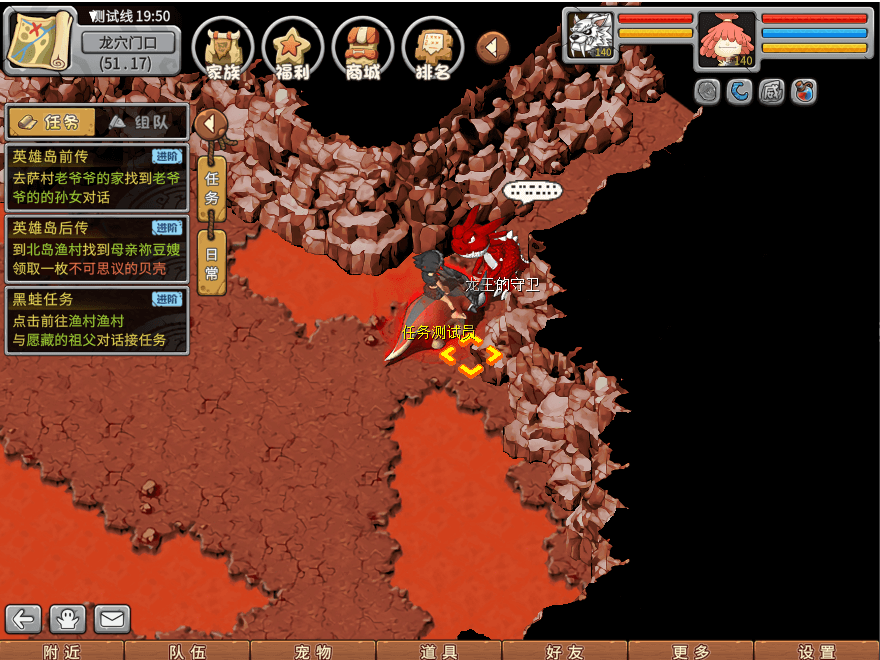Open the 设置 (Settings) bottom menu
880x660 pixels.
817,651
